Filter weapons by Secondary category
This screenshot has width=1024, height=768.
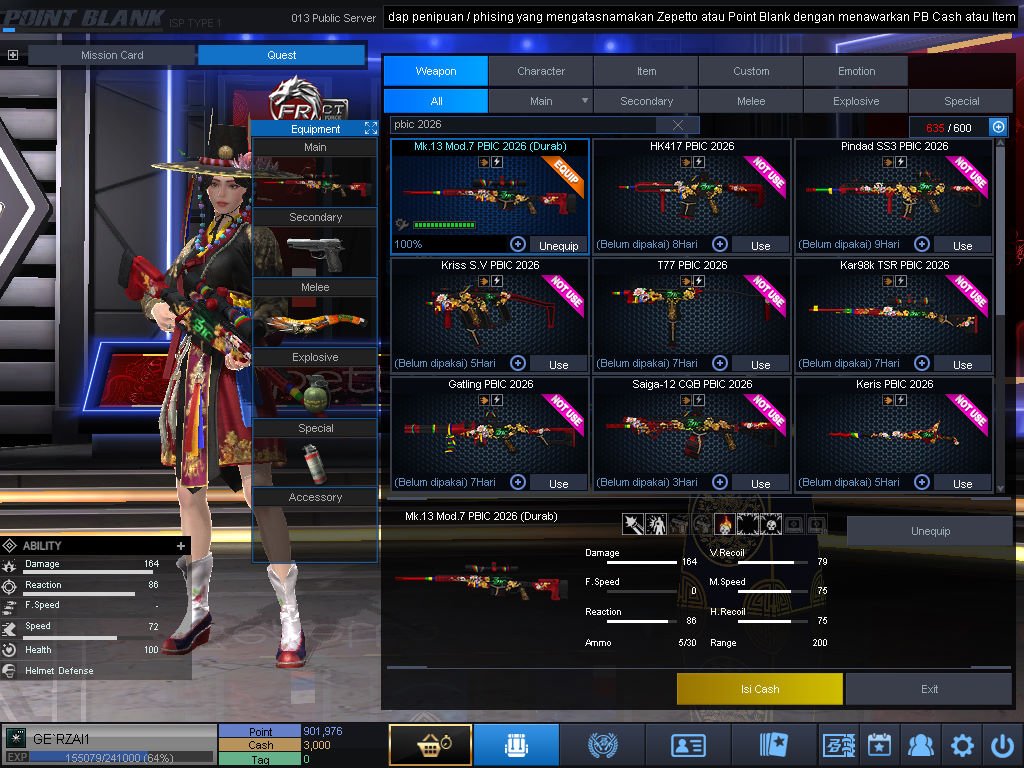pyautogui.click(x=646, y=101)
